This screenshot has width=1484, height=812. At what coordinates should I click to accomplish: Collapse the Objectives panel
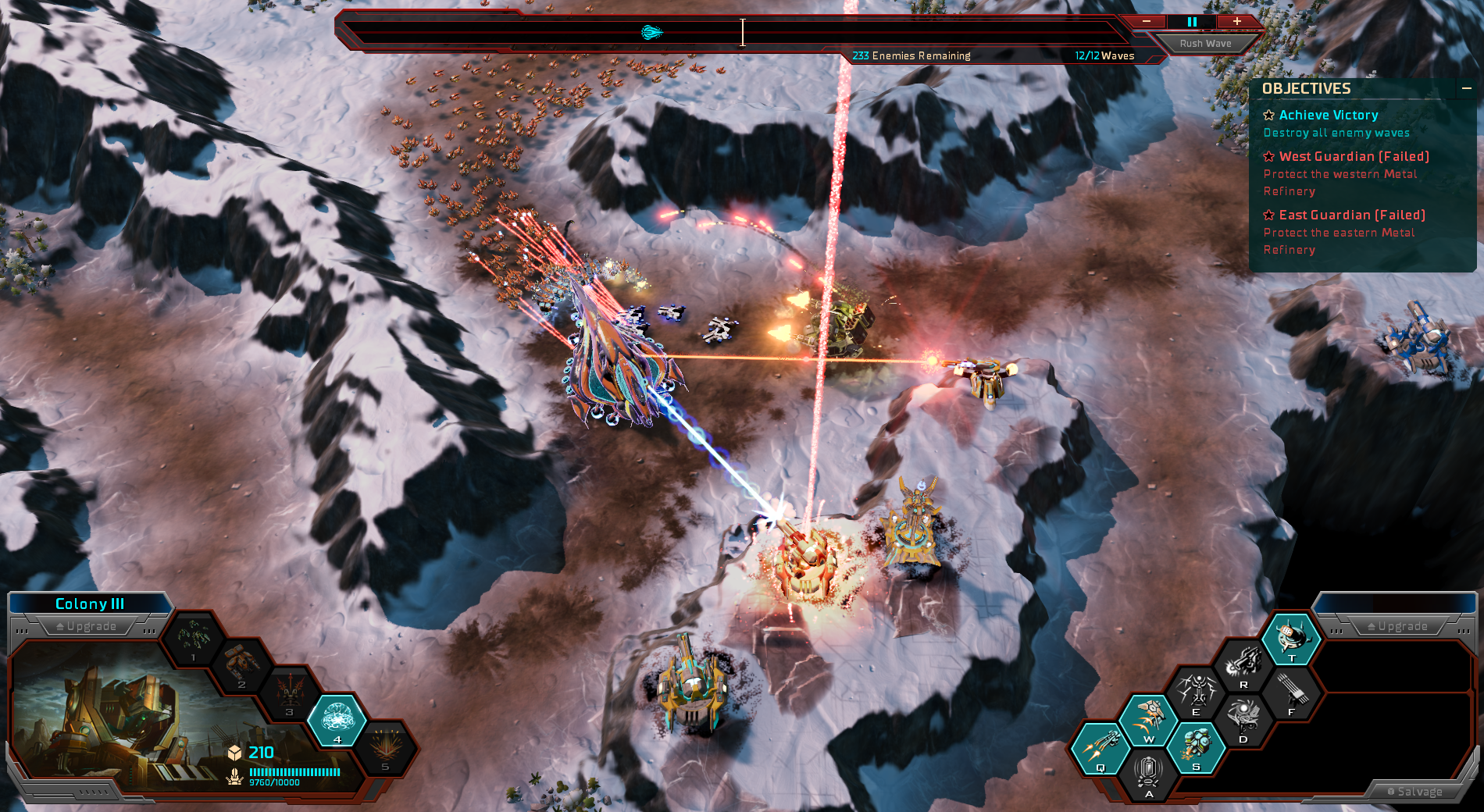click(x=1466, y=89)
